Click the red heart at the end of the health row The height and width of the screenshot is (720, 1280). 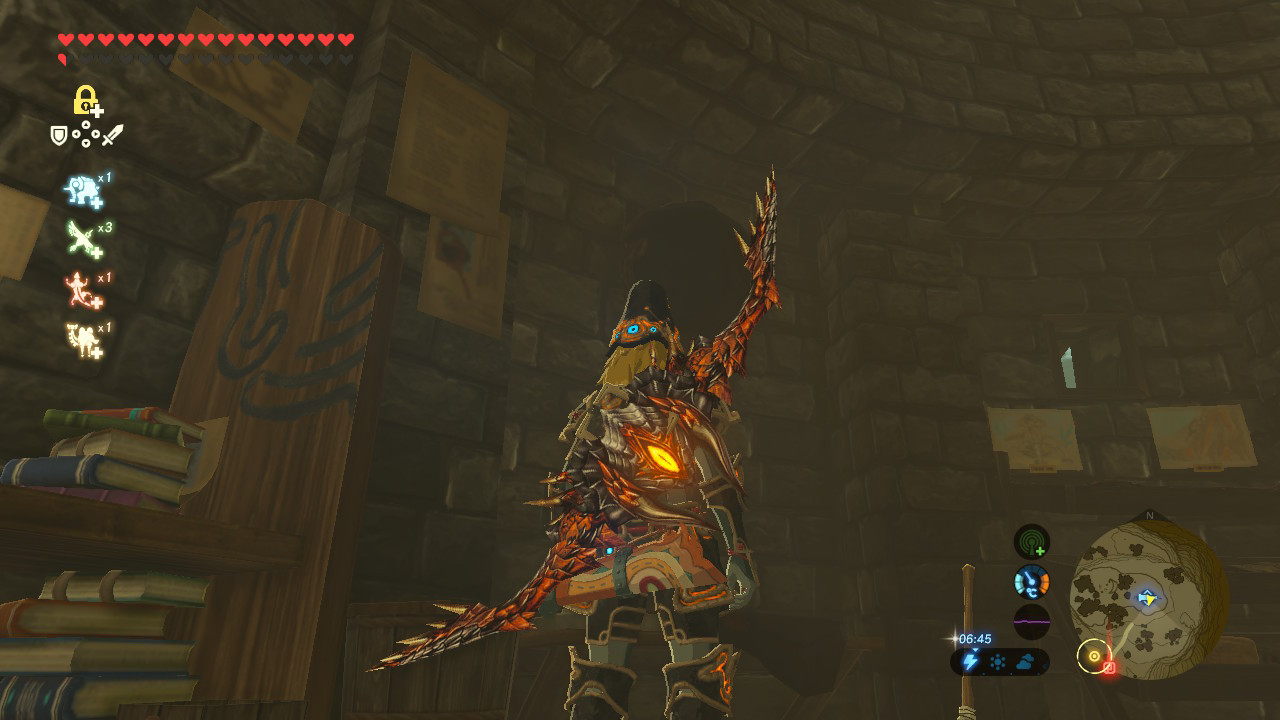point(347,40)
